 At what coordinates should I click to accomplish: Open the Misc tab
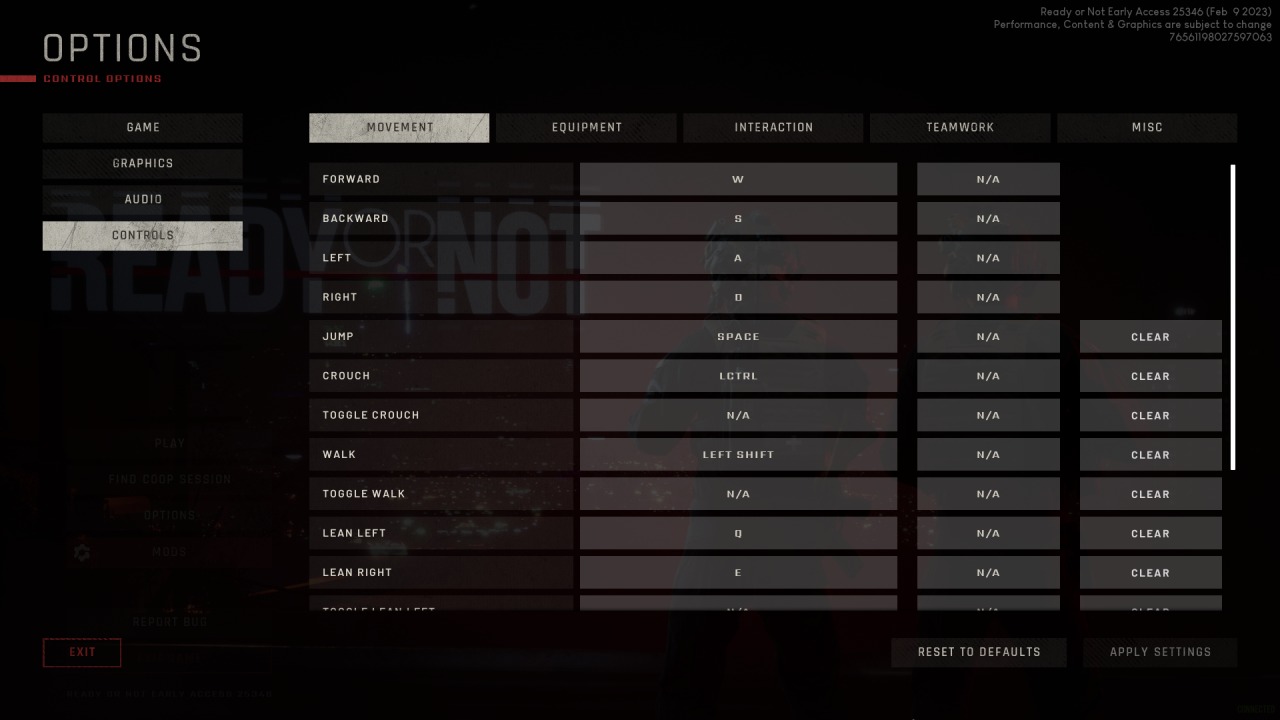[1147, 127]
